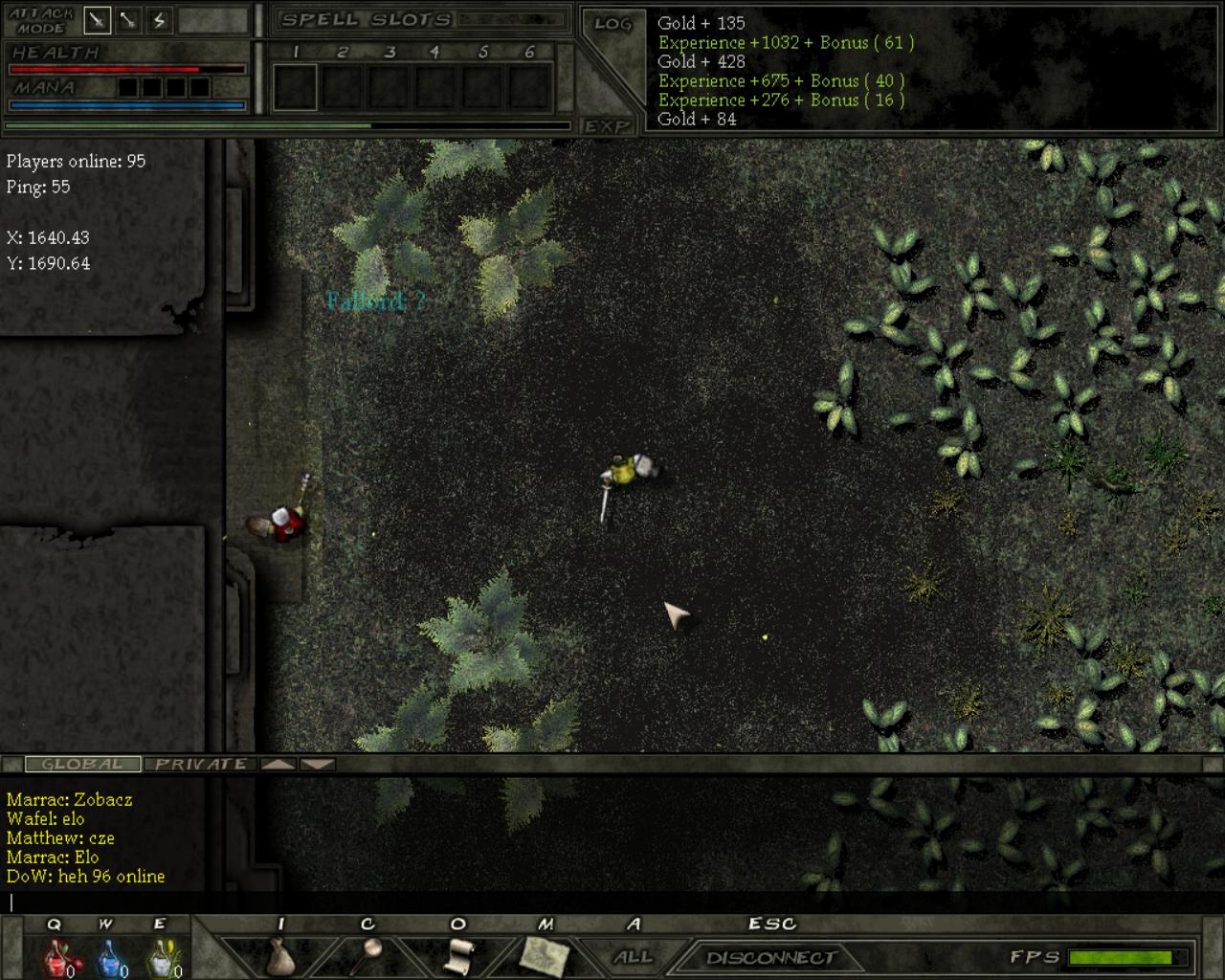1225x980 pixels.
Task: Disconnect from the server
Action: pos(770,957)
